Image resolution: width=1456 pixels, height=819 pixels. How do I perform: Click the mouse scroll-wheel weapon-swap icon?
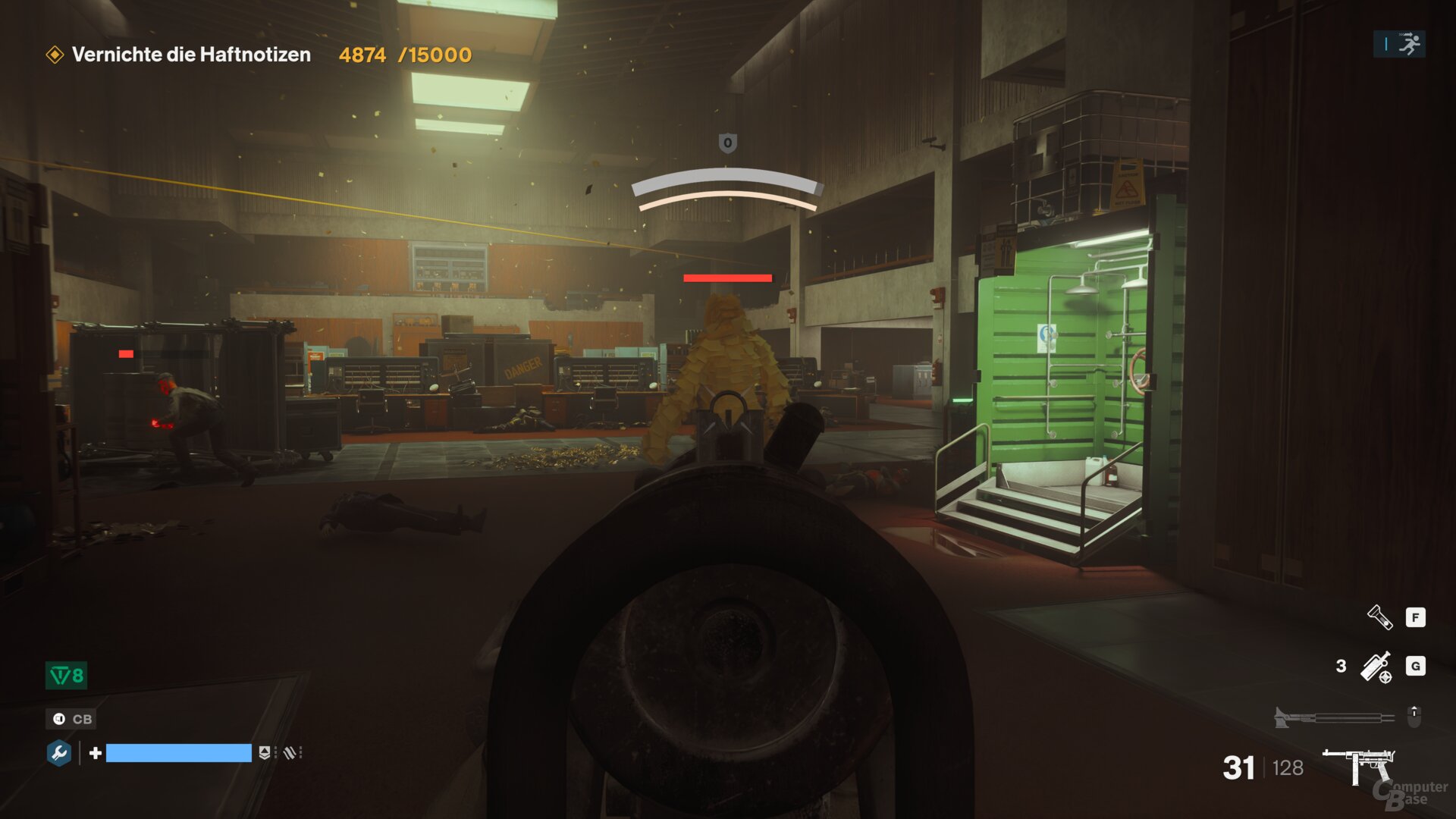[x=1414, y=716]
